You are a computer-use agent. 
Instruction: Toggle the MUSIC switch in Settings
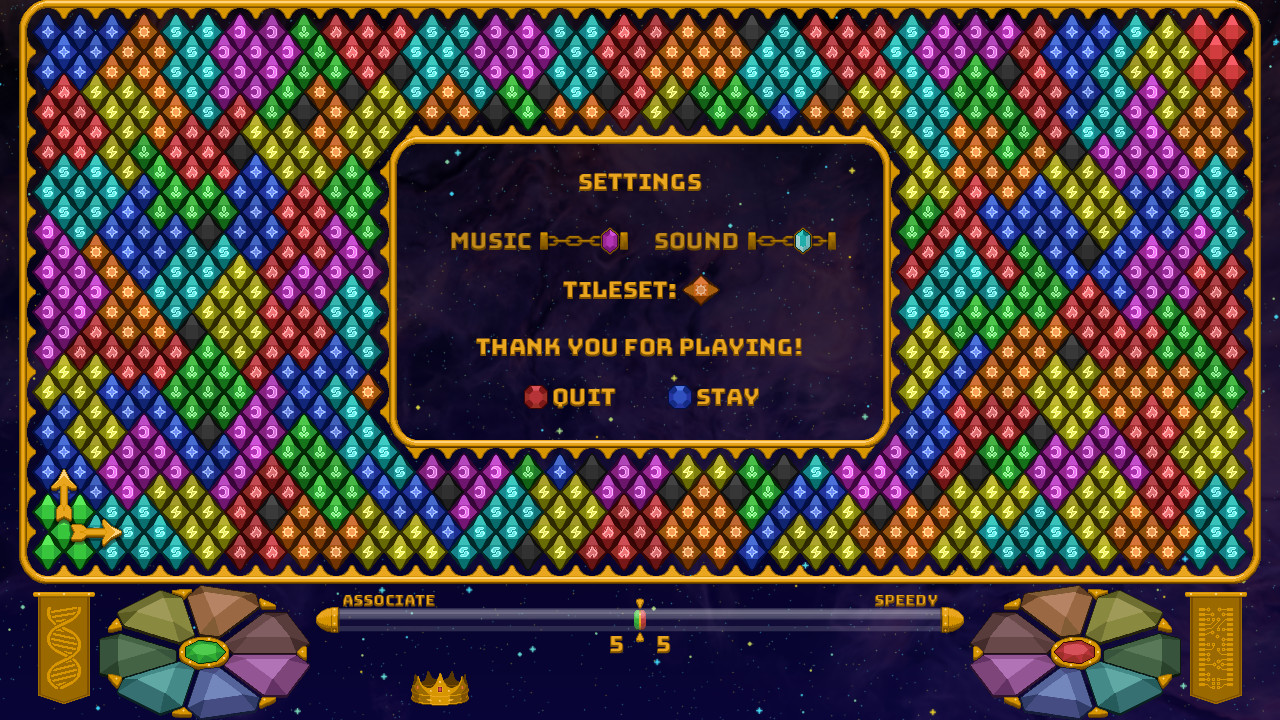pyautogui.click(x=610, y=239)
